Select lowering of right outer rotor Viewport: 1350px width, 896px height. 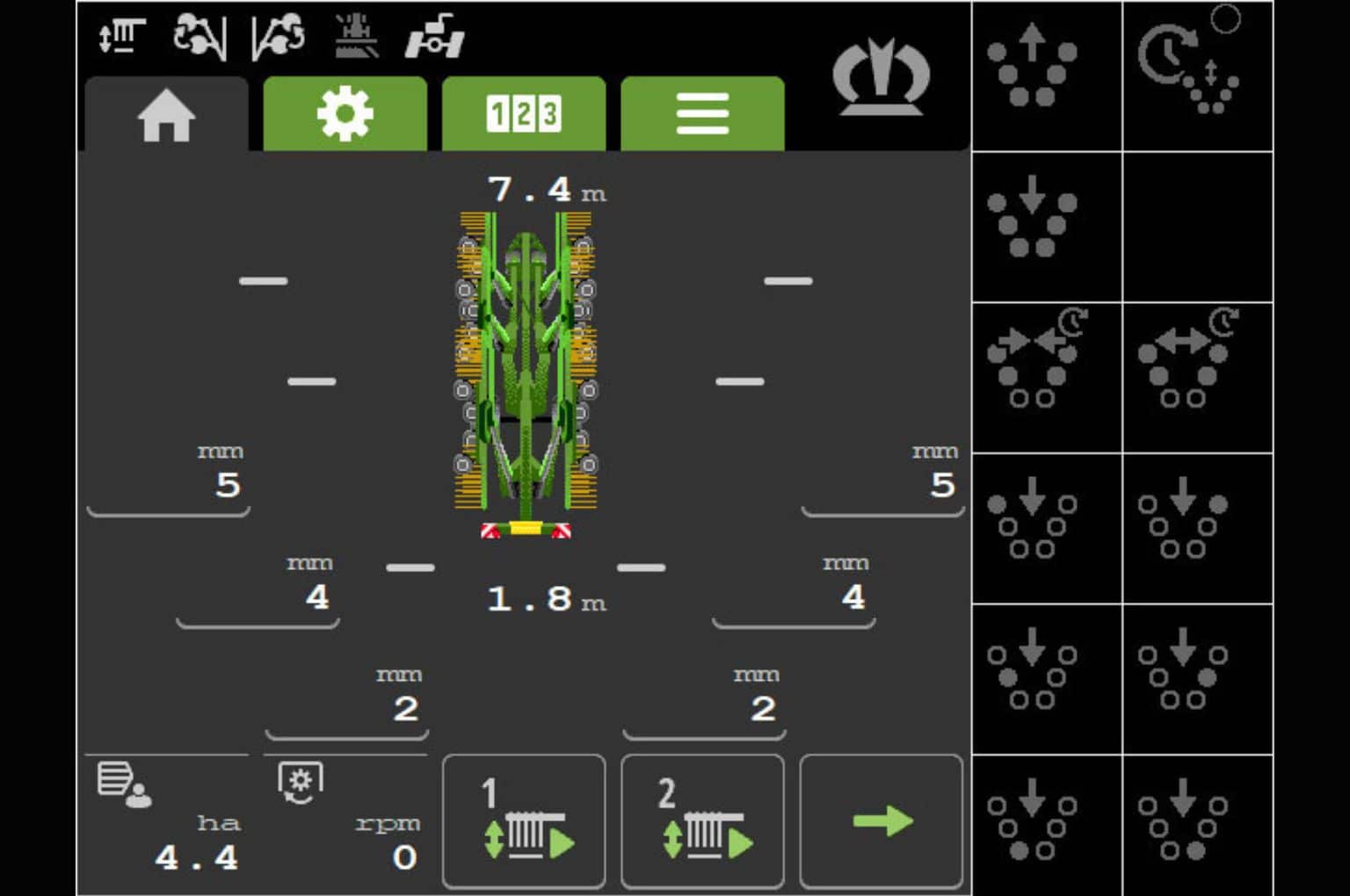coord(1198,527)
